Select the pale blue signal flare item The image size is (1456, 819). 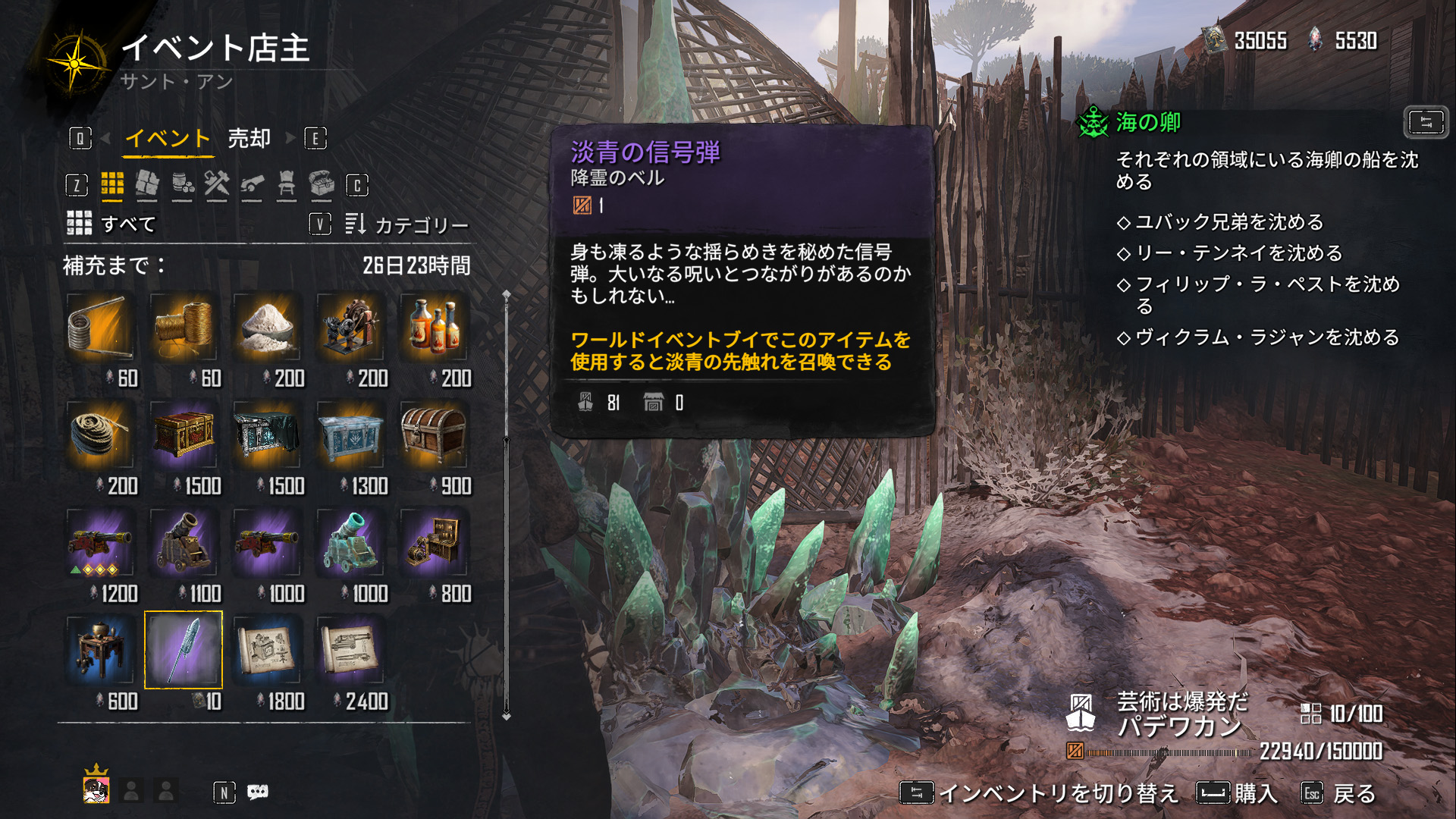tap(183, 651)
